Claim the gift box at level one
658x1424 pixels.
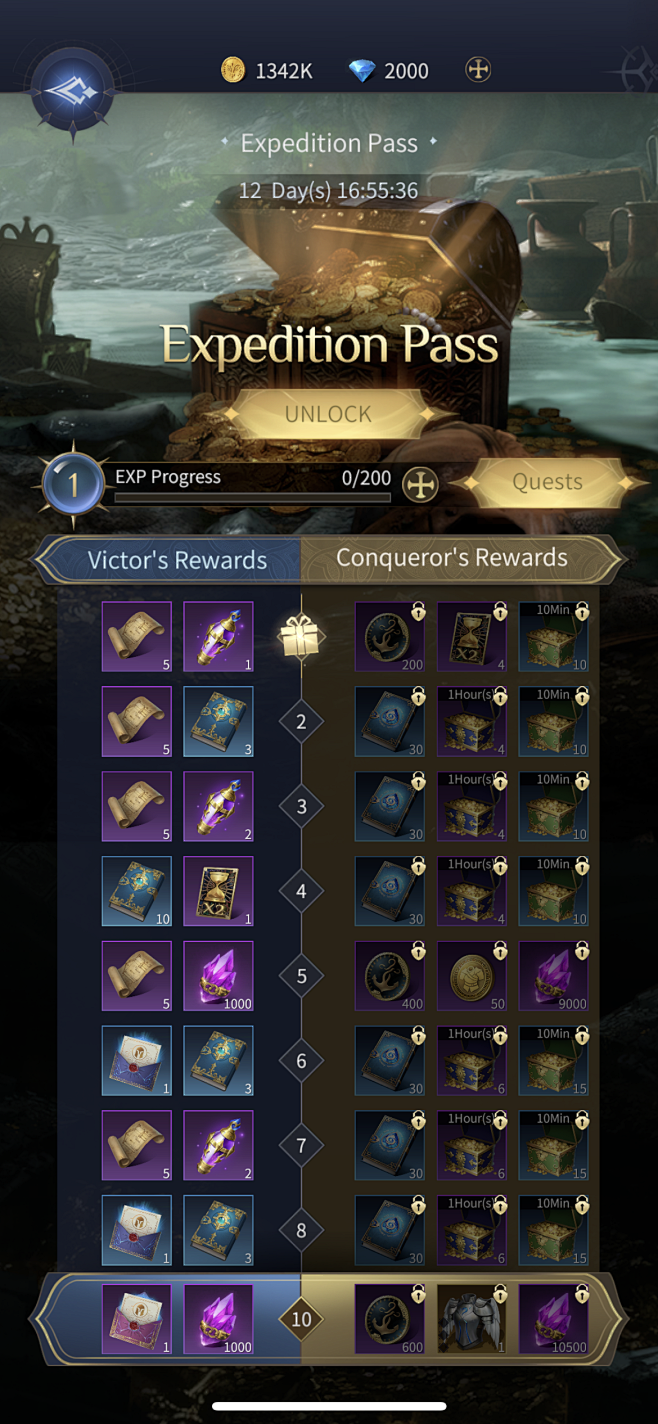pos(301,637)
